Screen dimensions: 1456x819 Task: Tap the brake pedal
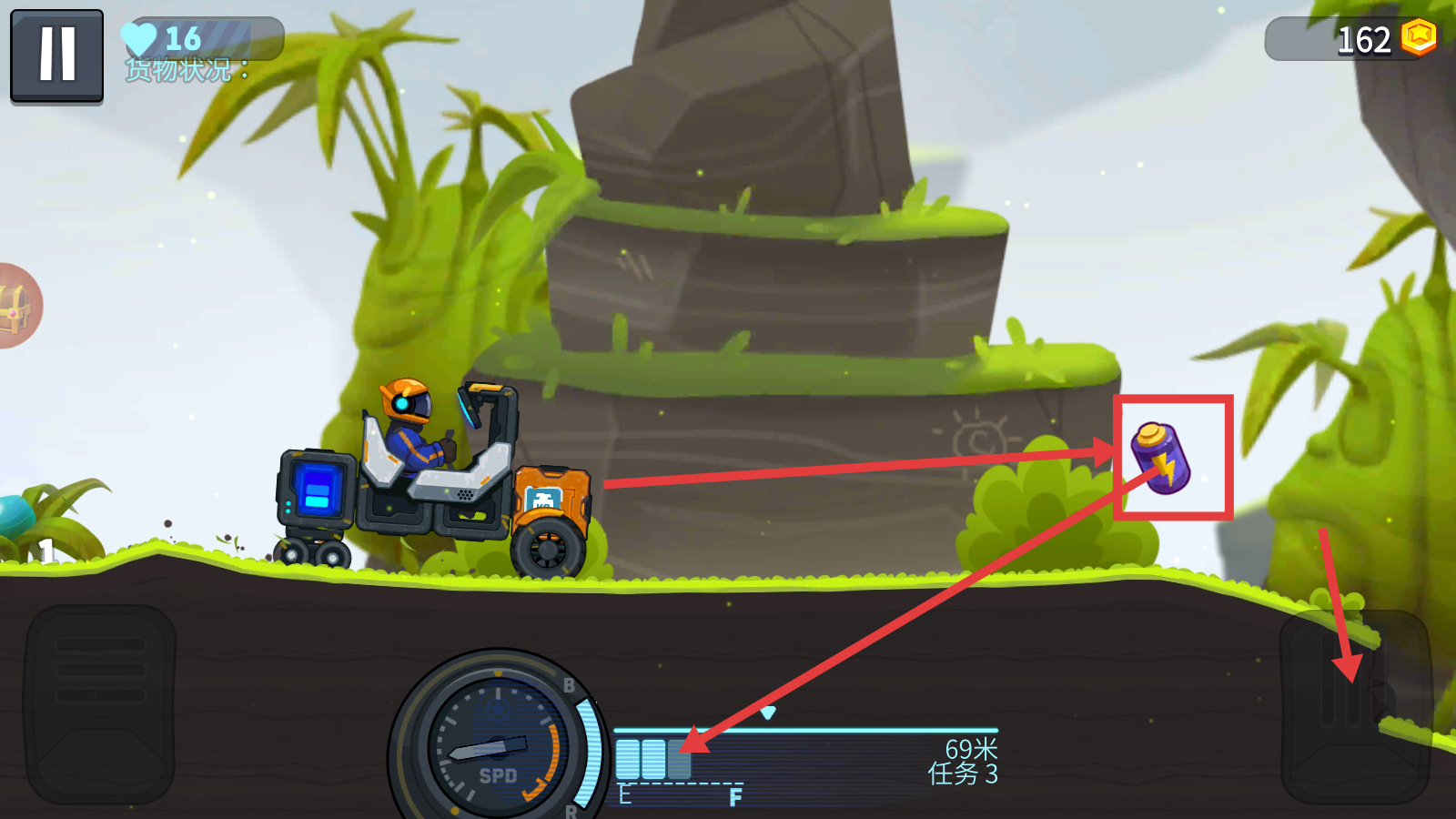coord(100,704)
